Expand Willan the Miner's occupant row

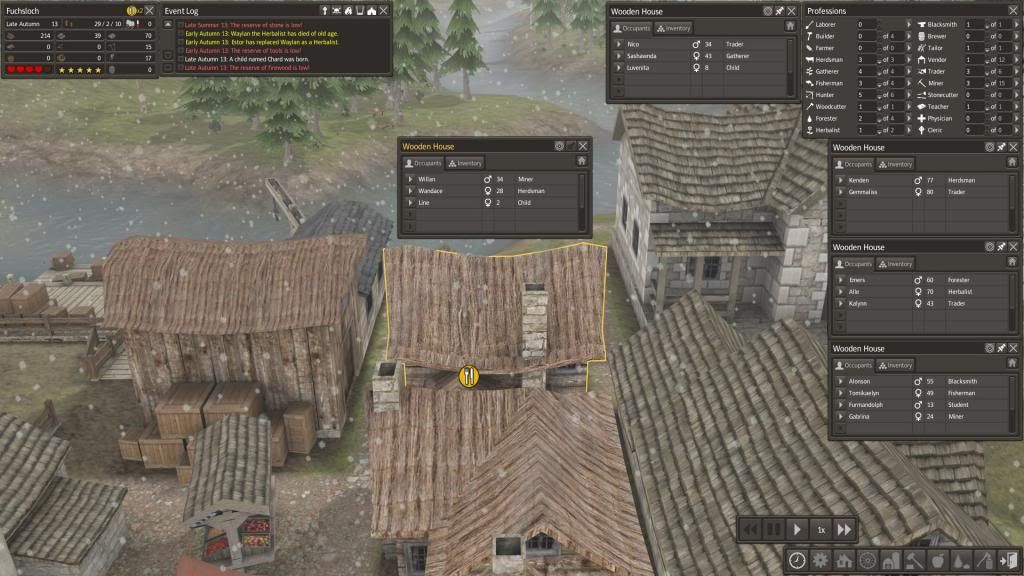tap(410, 179)
